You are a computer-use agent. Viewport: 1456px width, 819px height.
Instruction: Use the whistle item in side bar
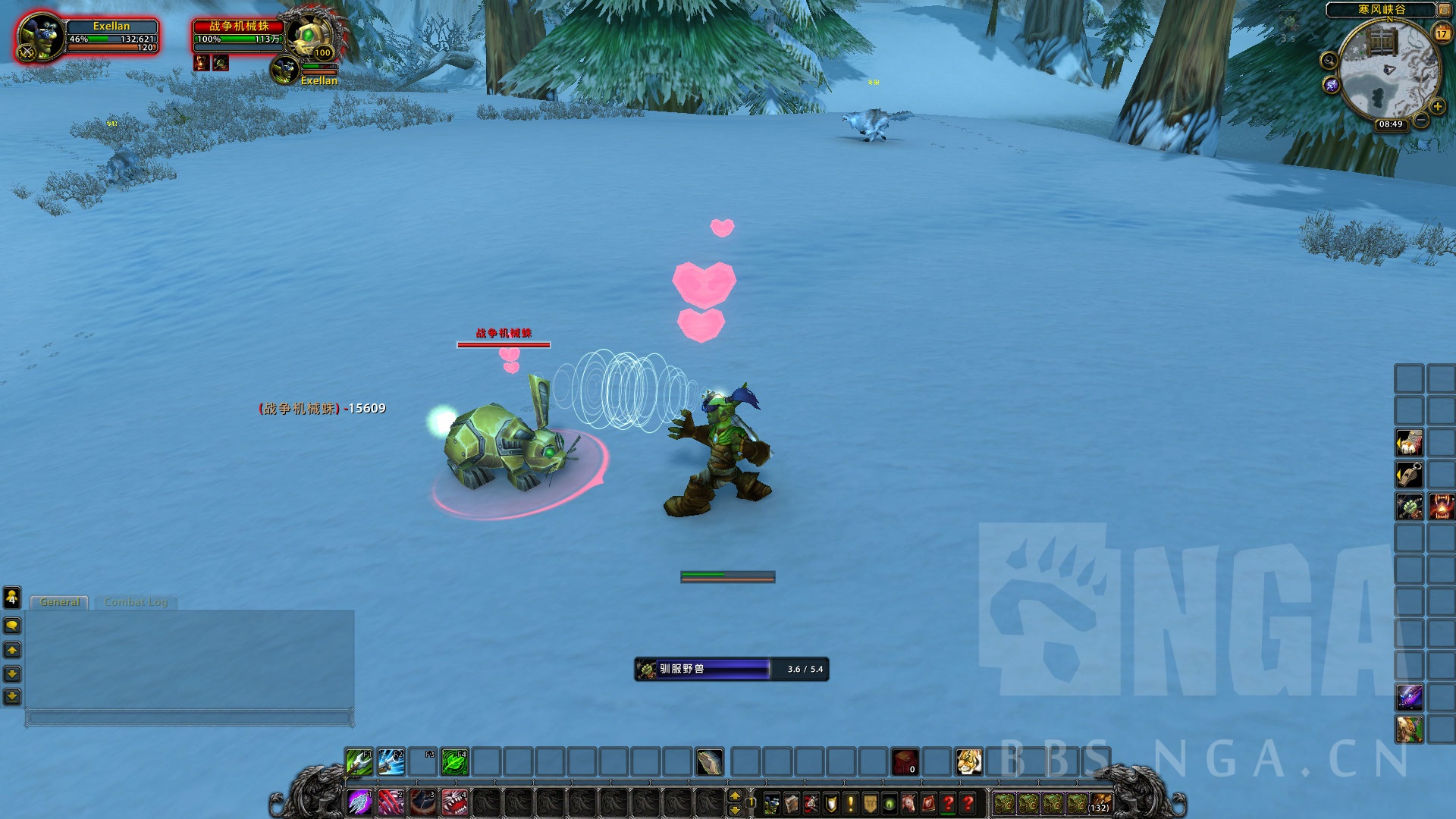tap(1409, 475)
